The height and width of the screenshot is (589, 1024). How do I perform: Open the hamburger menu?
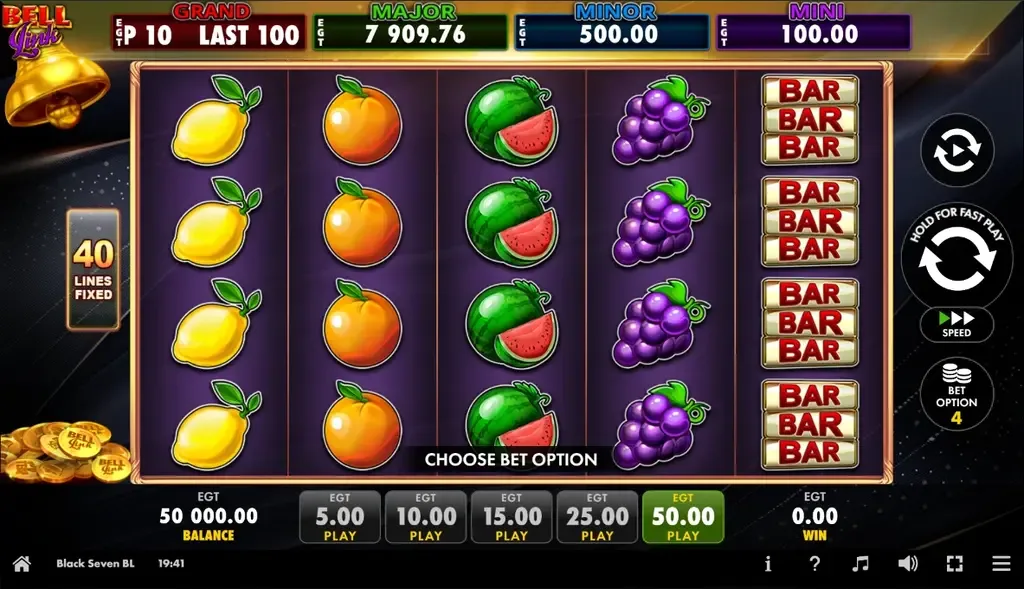1001,564
